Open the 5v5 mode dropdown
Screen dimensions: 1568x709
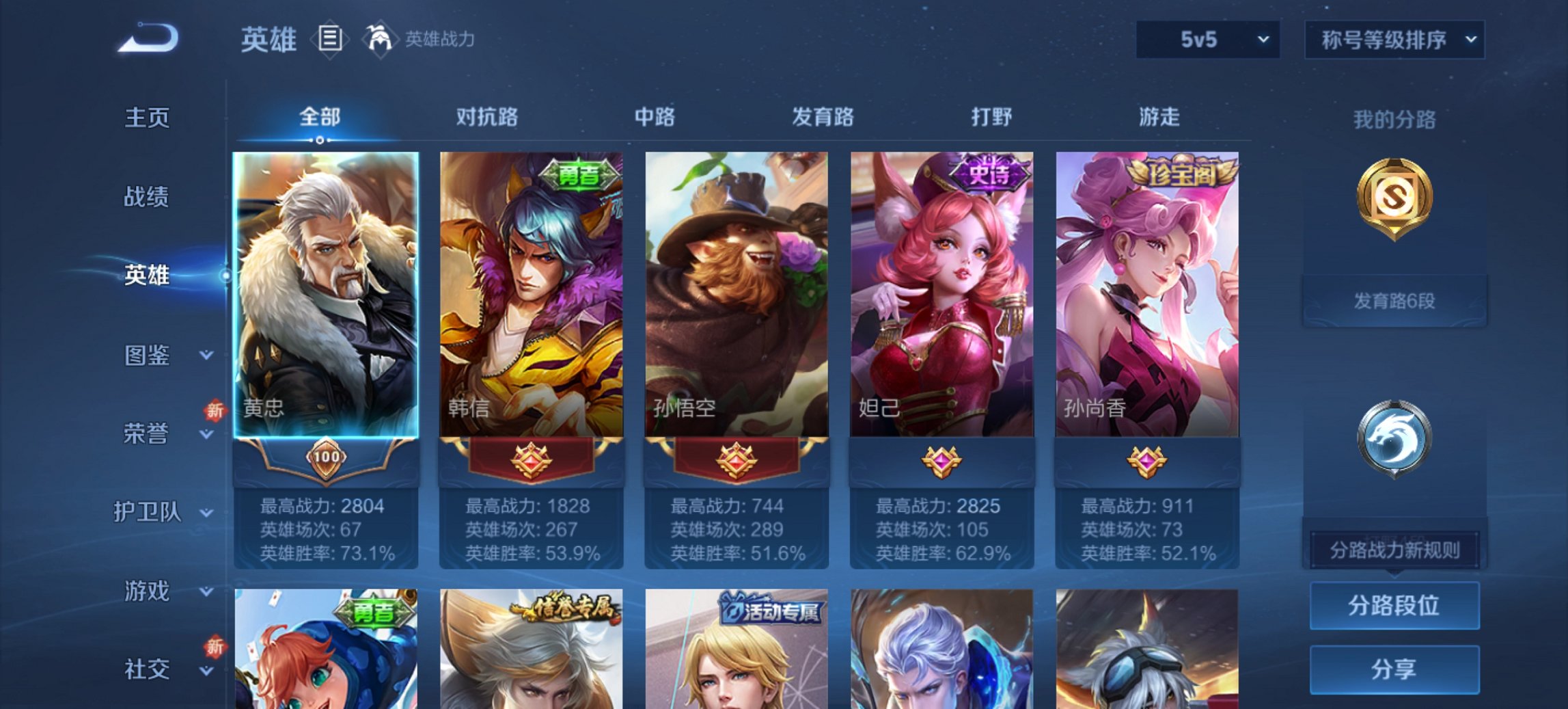[x=1207, y=40]
